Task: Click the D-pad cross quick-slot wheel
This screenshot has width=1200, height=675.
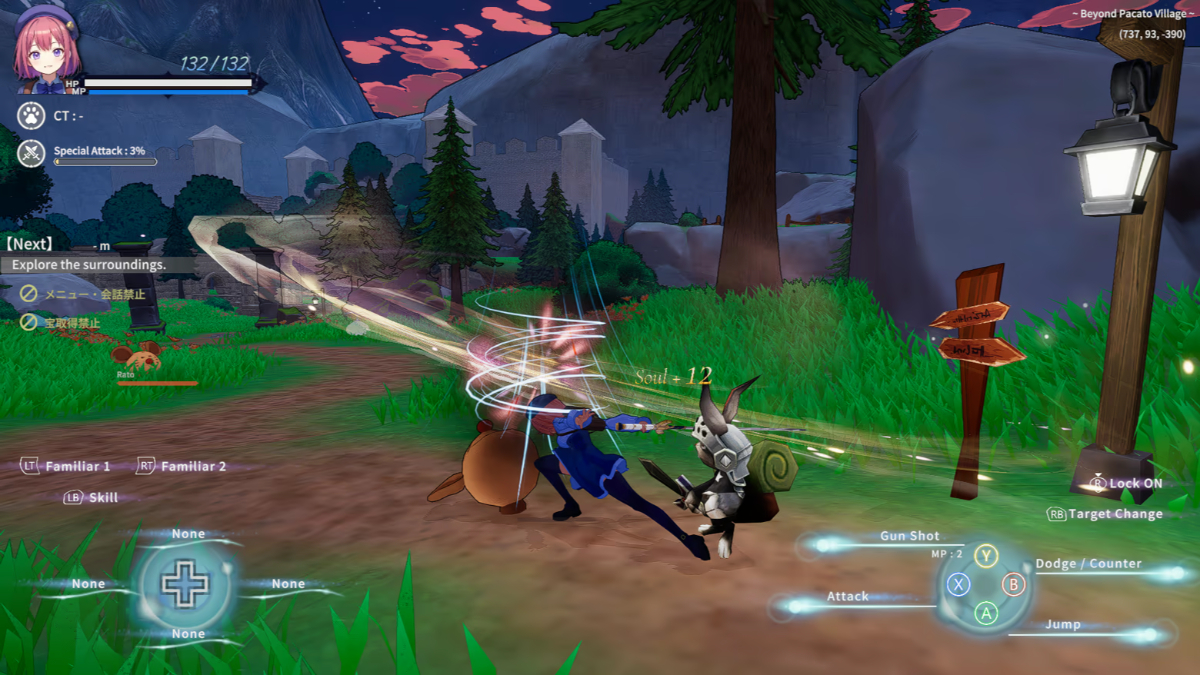Action: tap(185, 584)
